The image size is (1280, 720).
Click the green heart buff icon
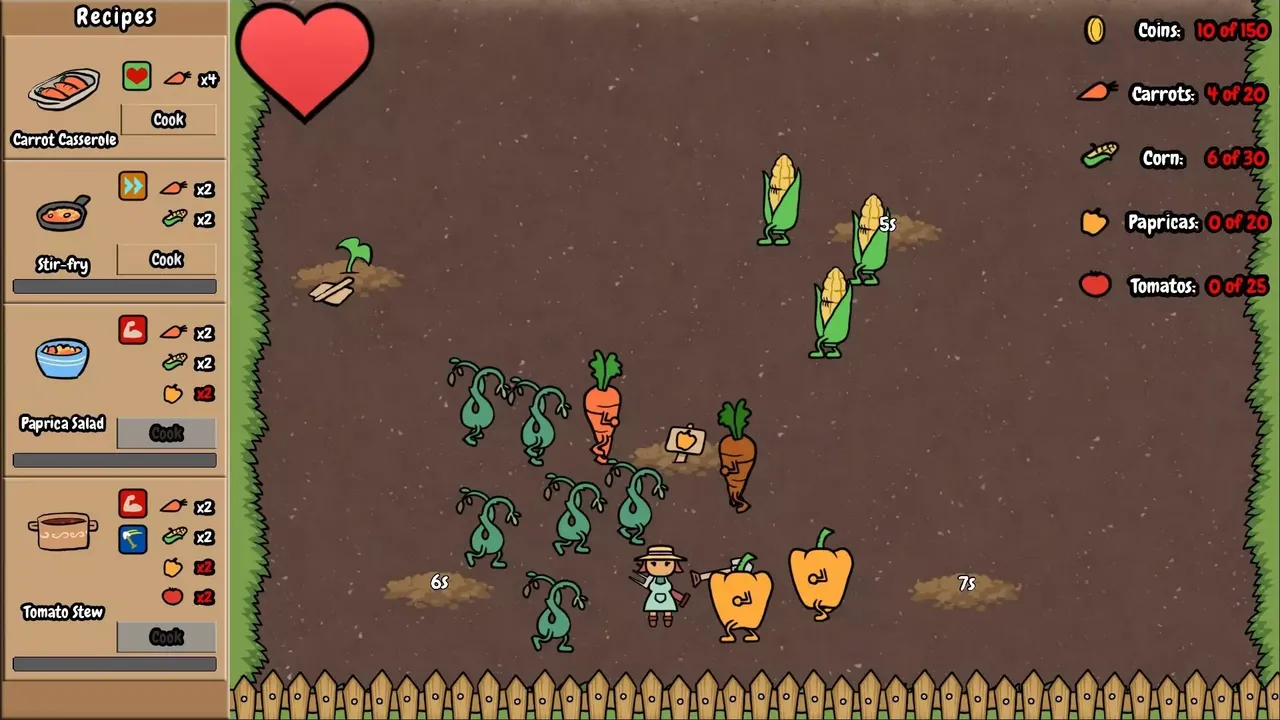[137, 77]
